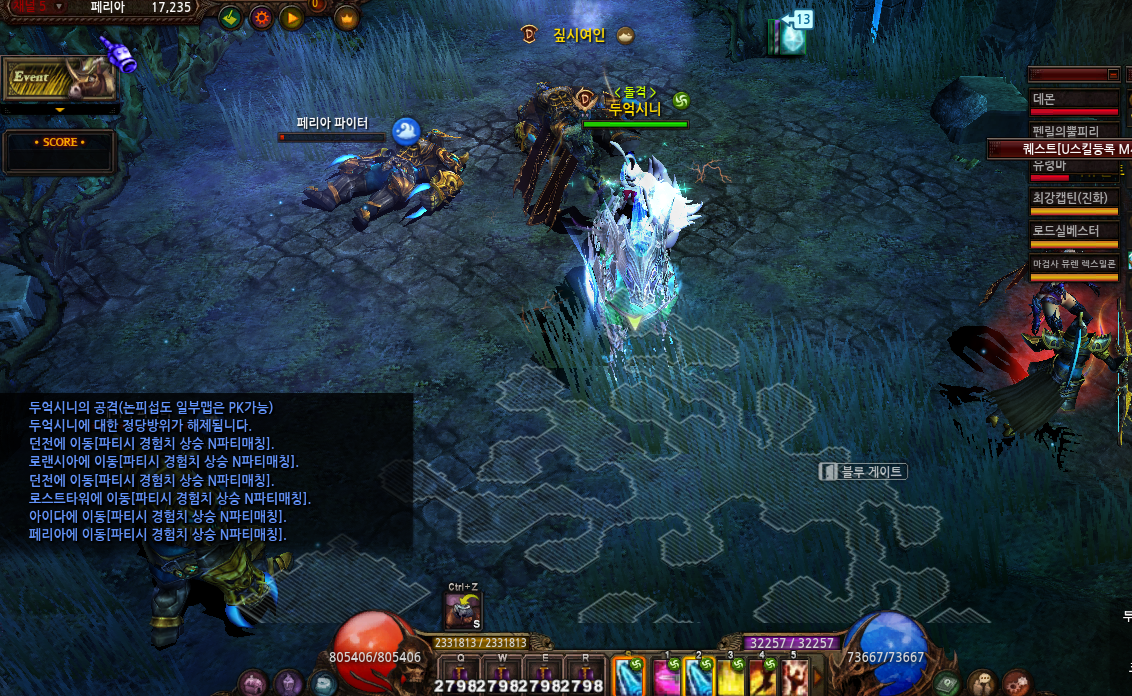1132x696 pixels.
Task: Minimize the party list panel
Action: pos(1113,74)
